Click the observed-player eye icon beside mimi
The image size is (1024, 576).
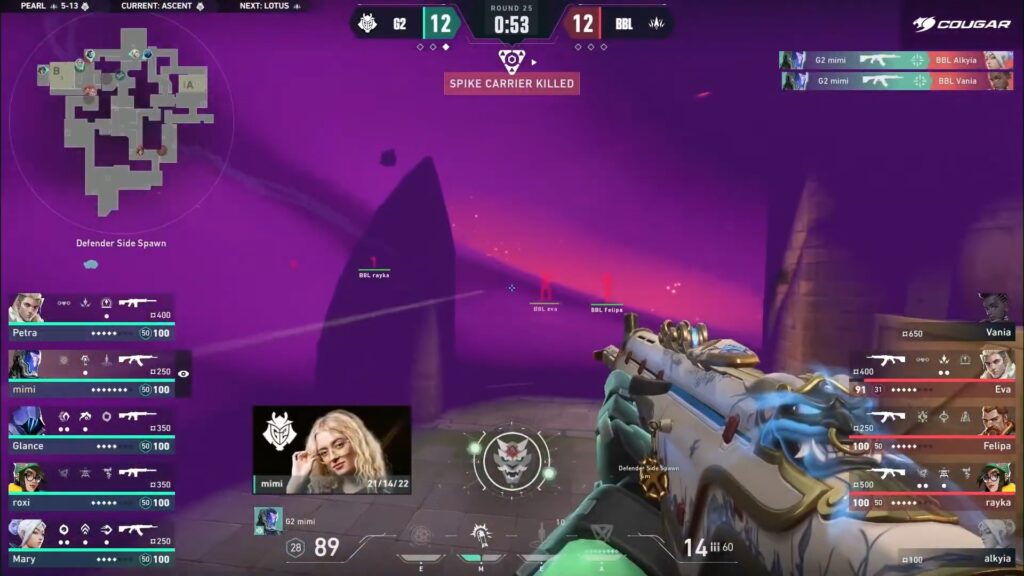184,373
